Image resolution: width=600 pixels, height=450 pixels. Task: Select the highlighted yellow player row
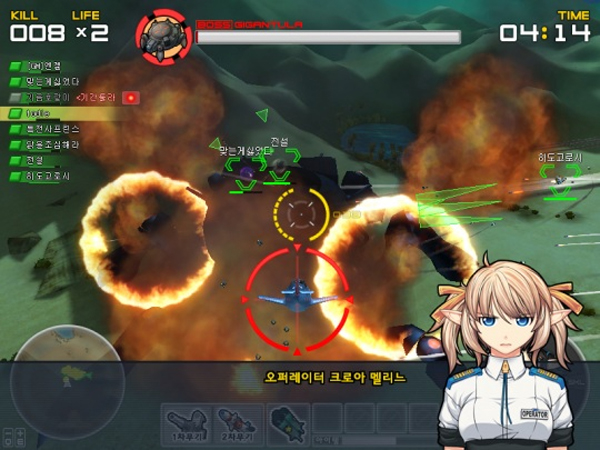[50, 114]
